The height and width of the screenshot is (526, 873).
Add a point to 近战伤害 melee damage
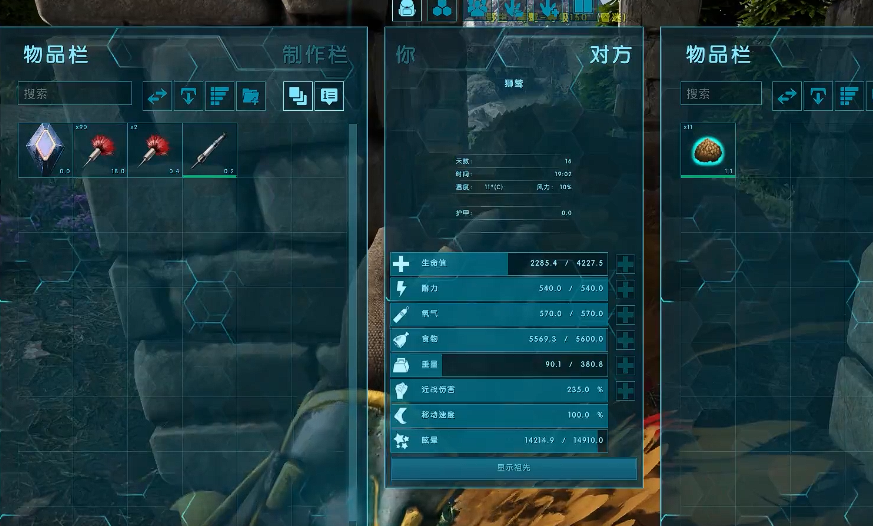(625, 390)
